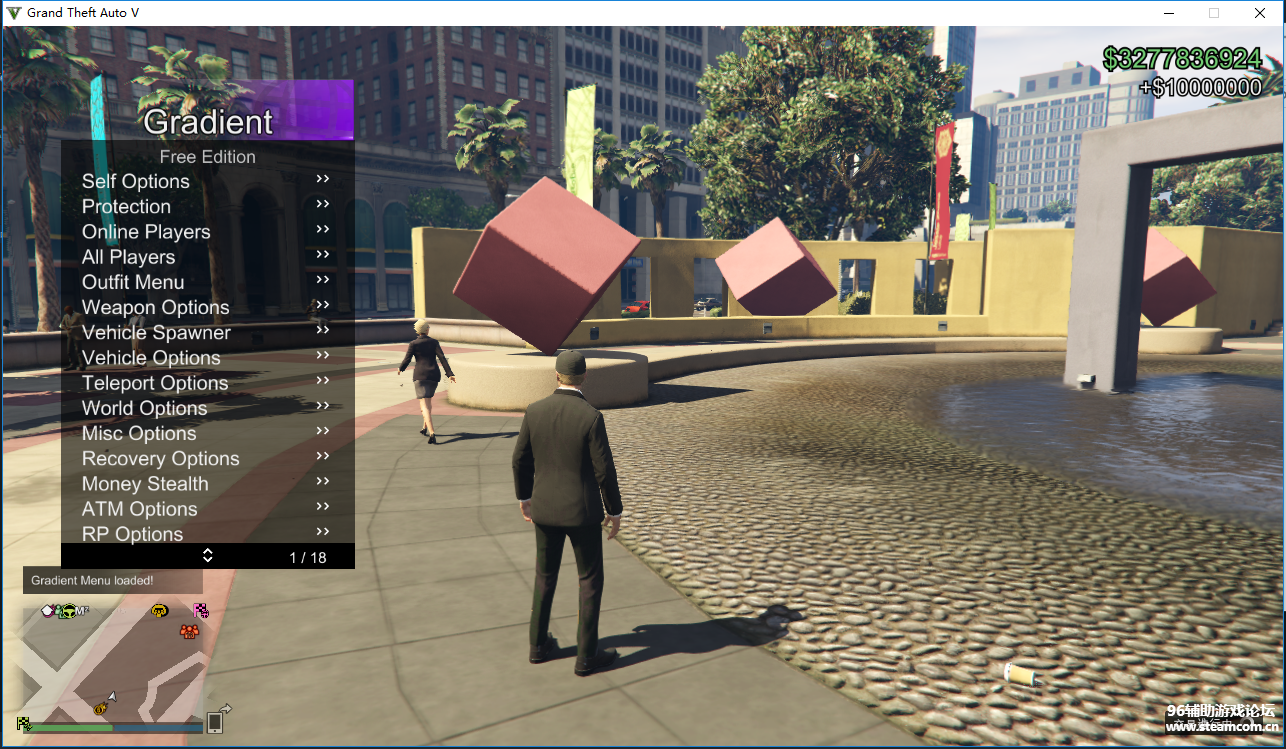Choose Recovery Options
The image size is (1286, 749).
pyautogui.click(x=160, y=459)
